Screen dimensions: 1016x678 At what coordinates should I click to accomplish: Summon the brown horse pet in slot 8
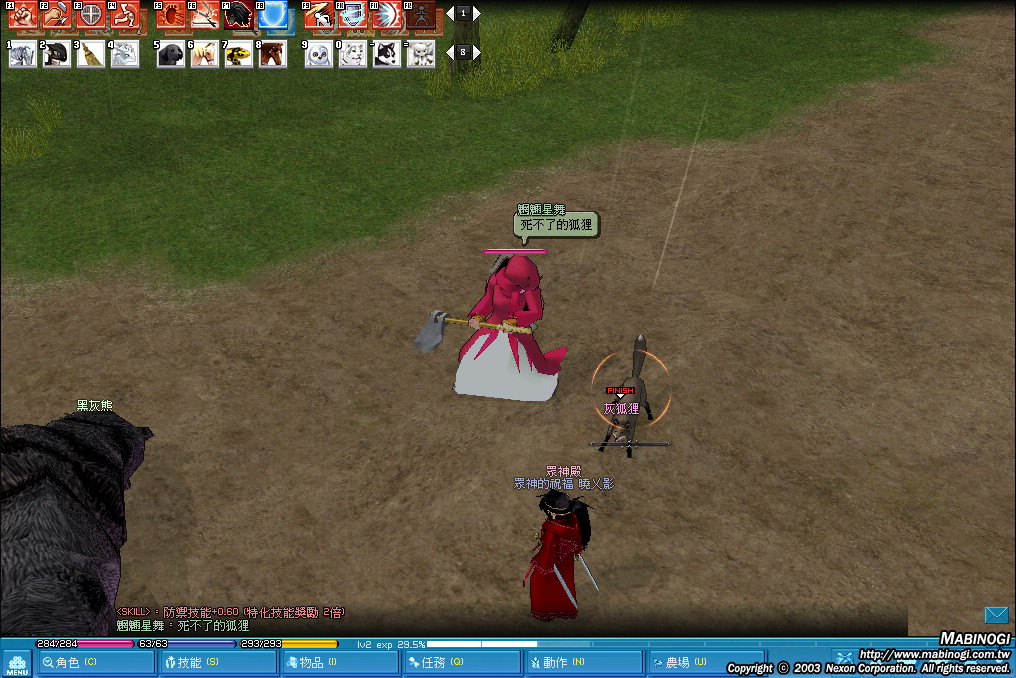pyautogui.click(x=272, y=54)
